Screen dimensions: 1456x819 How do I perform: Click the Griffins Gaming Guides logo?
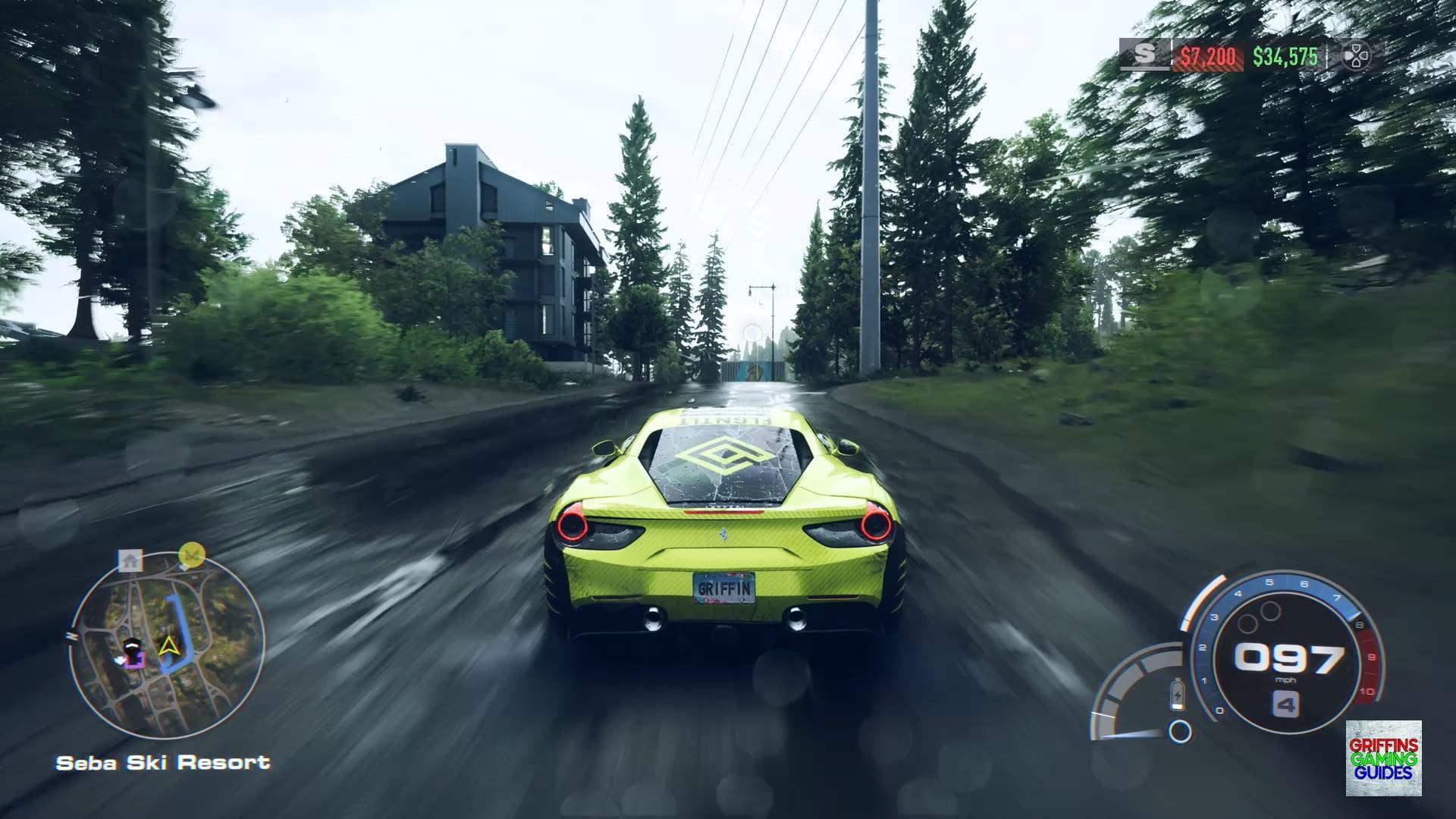coord(1383,758)
